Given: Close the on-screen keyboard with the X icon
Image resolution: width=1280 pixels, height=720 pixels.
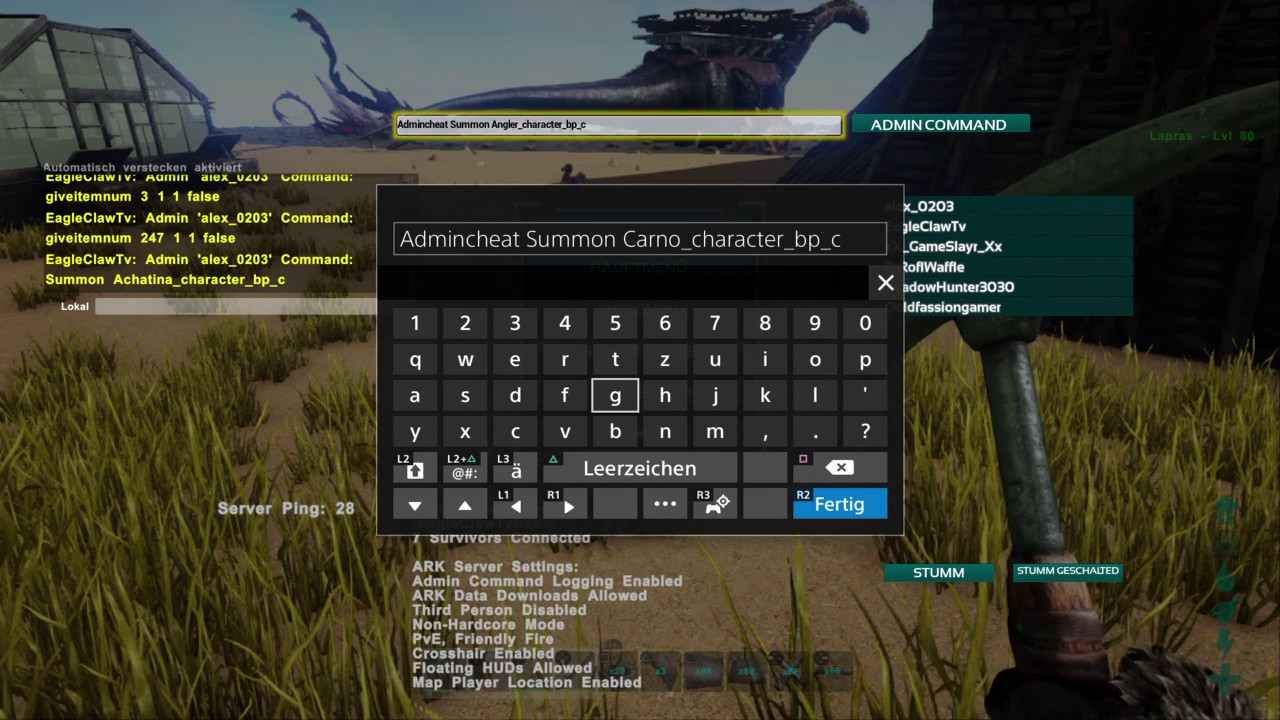Looking at the screenshot, I should point(885,283).
